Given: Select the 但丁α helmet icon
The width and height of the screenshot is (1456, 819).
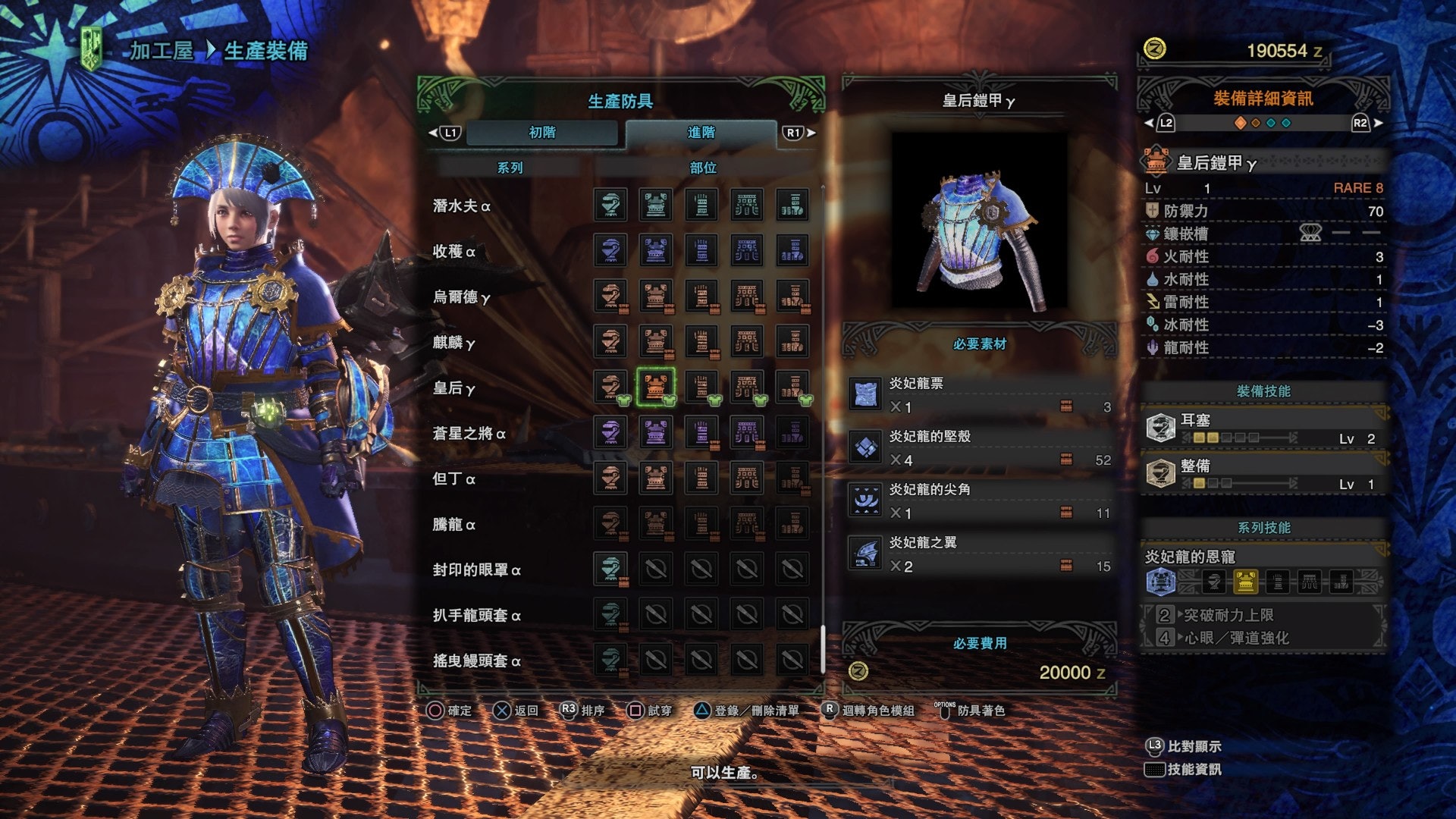Looking at the screenshot, I should [x=610, y=478].
